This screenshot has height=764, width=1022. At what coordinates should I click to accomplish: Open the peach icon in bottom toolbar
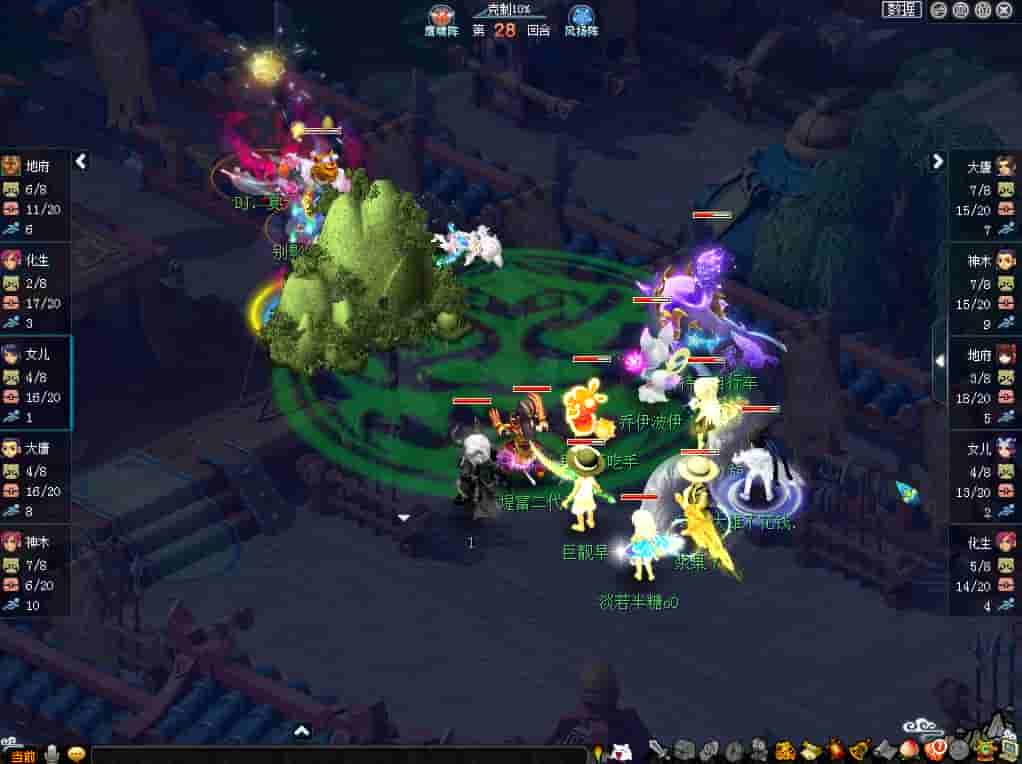(910, 749)
